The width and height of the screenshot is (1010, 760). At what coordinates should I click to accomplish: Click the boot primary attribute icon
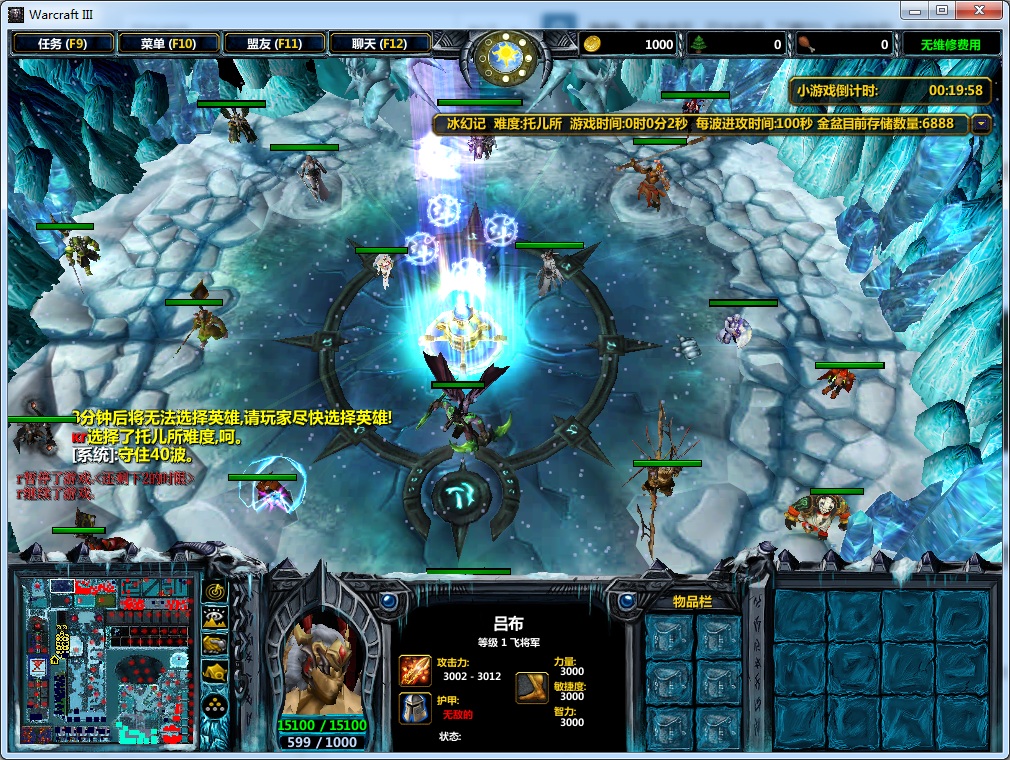pos(531,689)
